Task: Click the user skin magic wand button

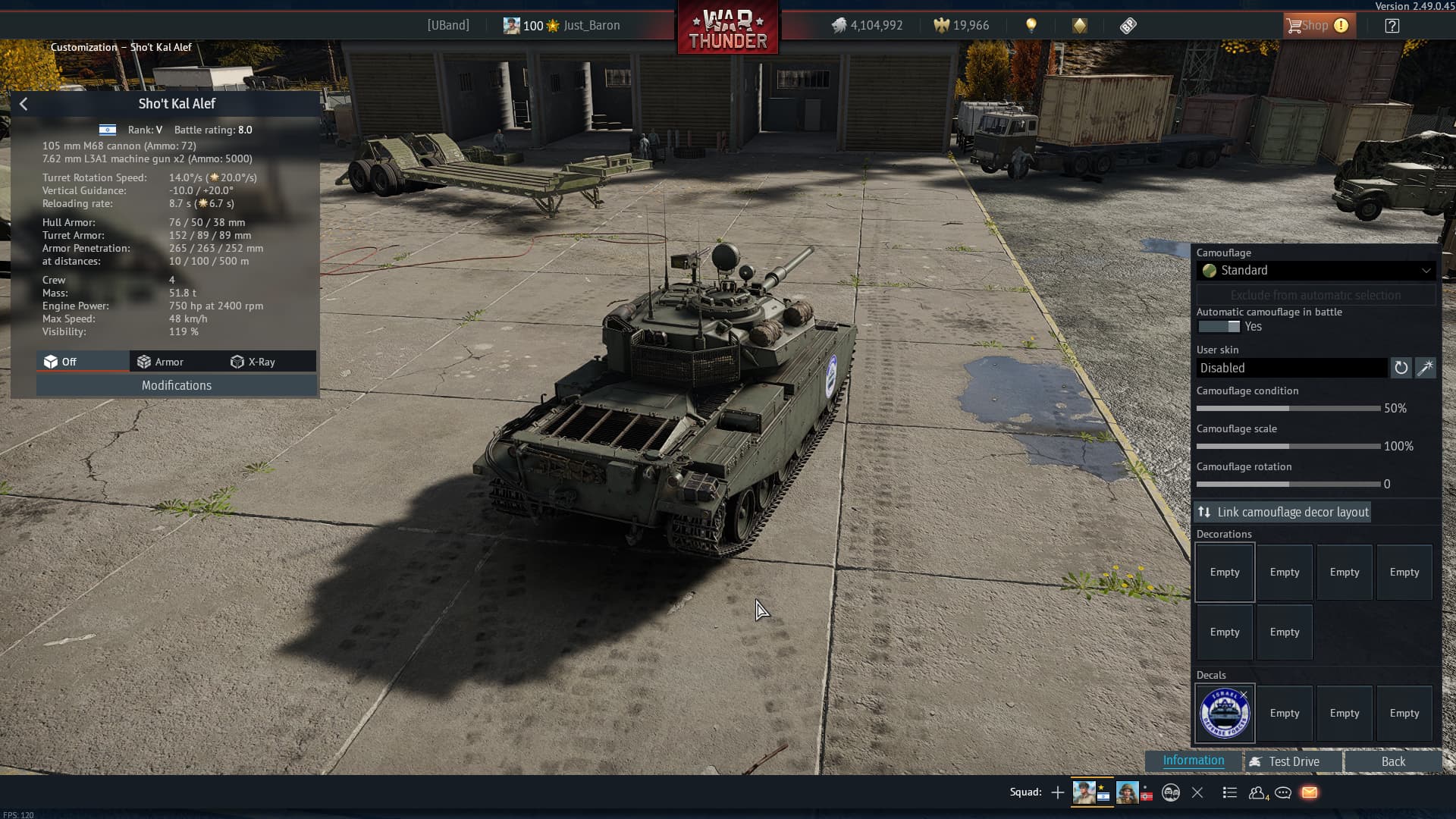Action: point(1426,368)
